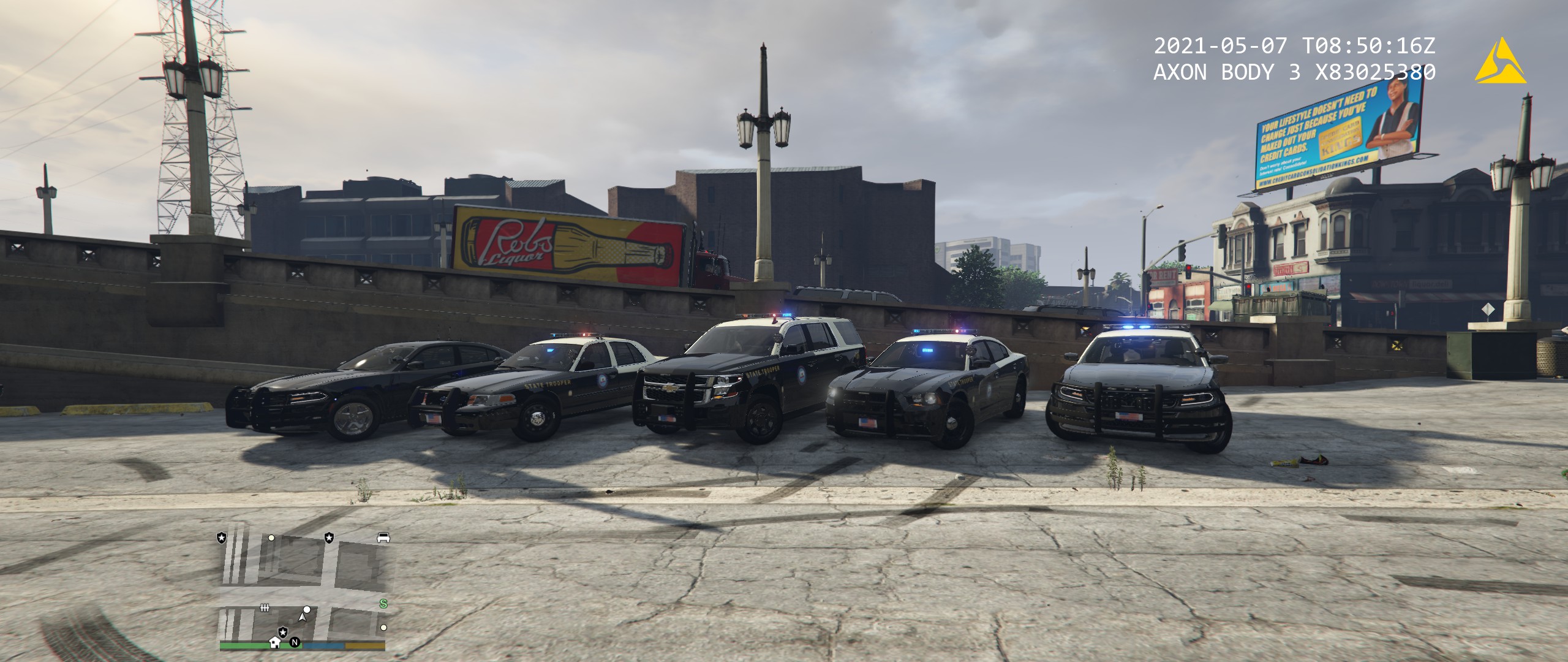Image resolution: width=1568 pixels, height=662 pixels.
Task: Select the white player arrow on minimap
Action: 302,617
